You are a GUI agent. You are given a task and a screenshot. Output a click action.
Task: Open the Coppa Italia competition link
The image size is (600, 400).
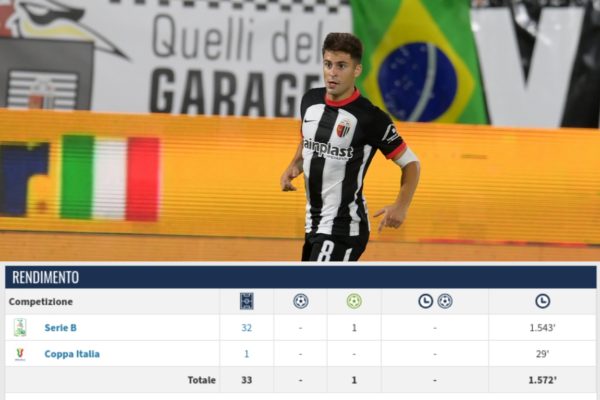(x=72, y=353)
